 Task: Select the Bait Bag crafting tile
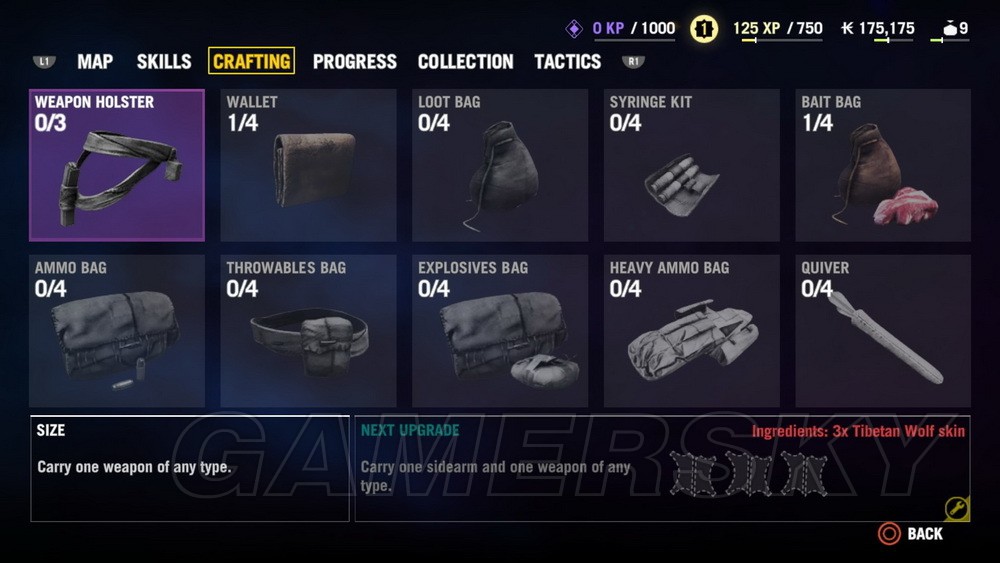coord(883,165)
